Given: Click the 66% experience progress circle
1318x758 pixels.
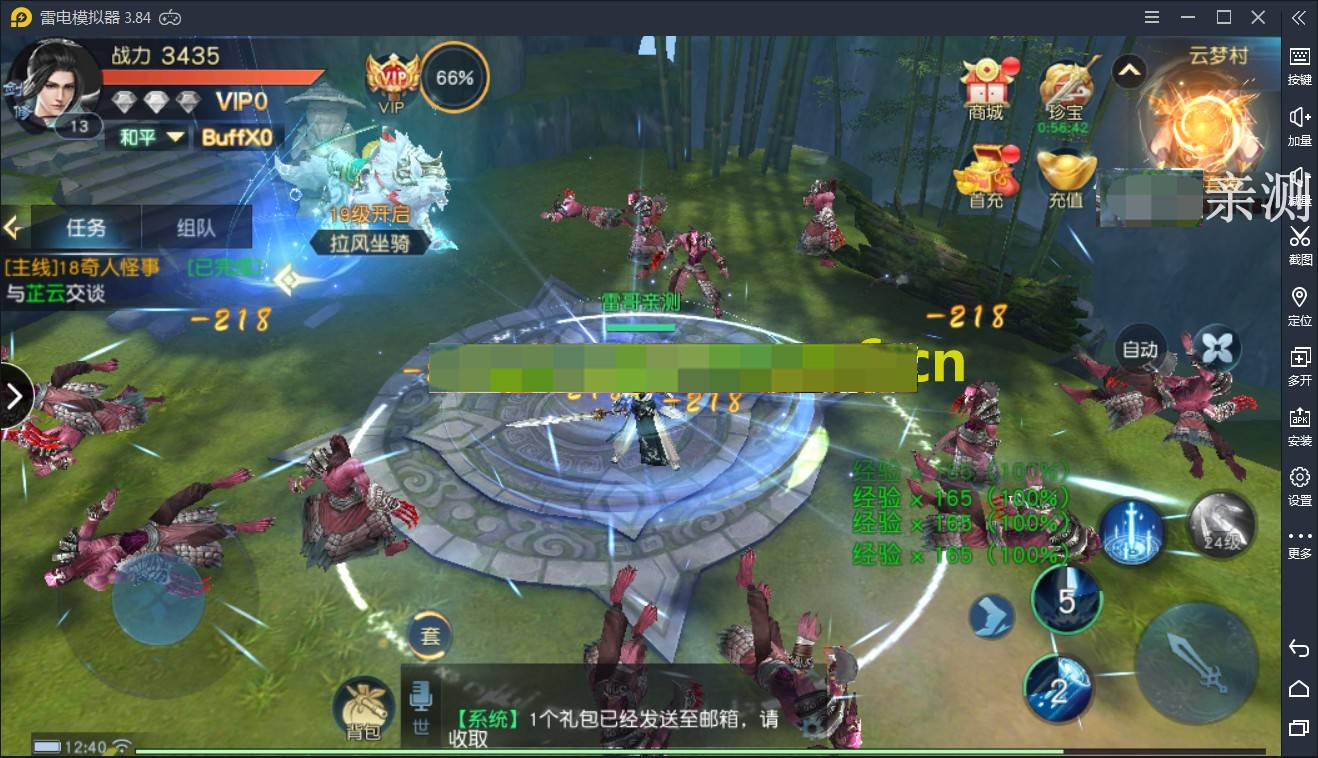Looking at the screenshot, I should [x=455, y=76].
